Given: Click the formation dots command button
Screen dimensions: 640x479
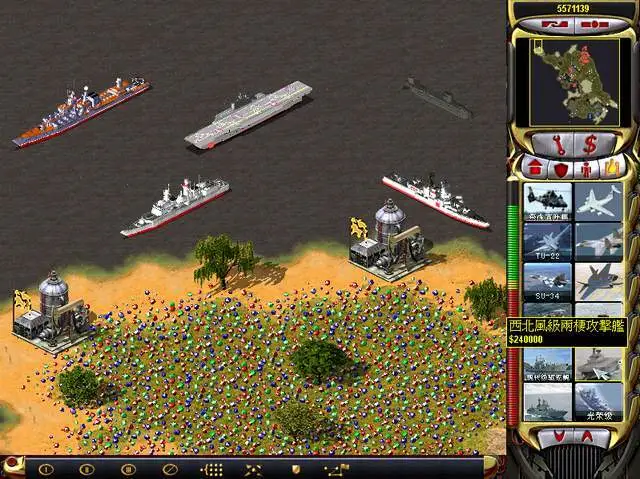Looking at the screenshot, I should point(212,468).
